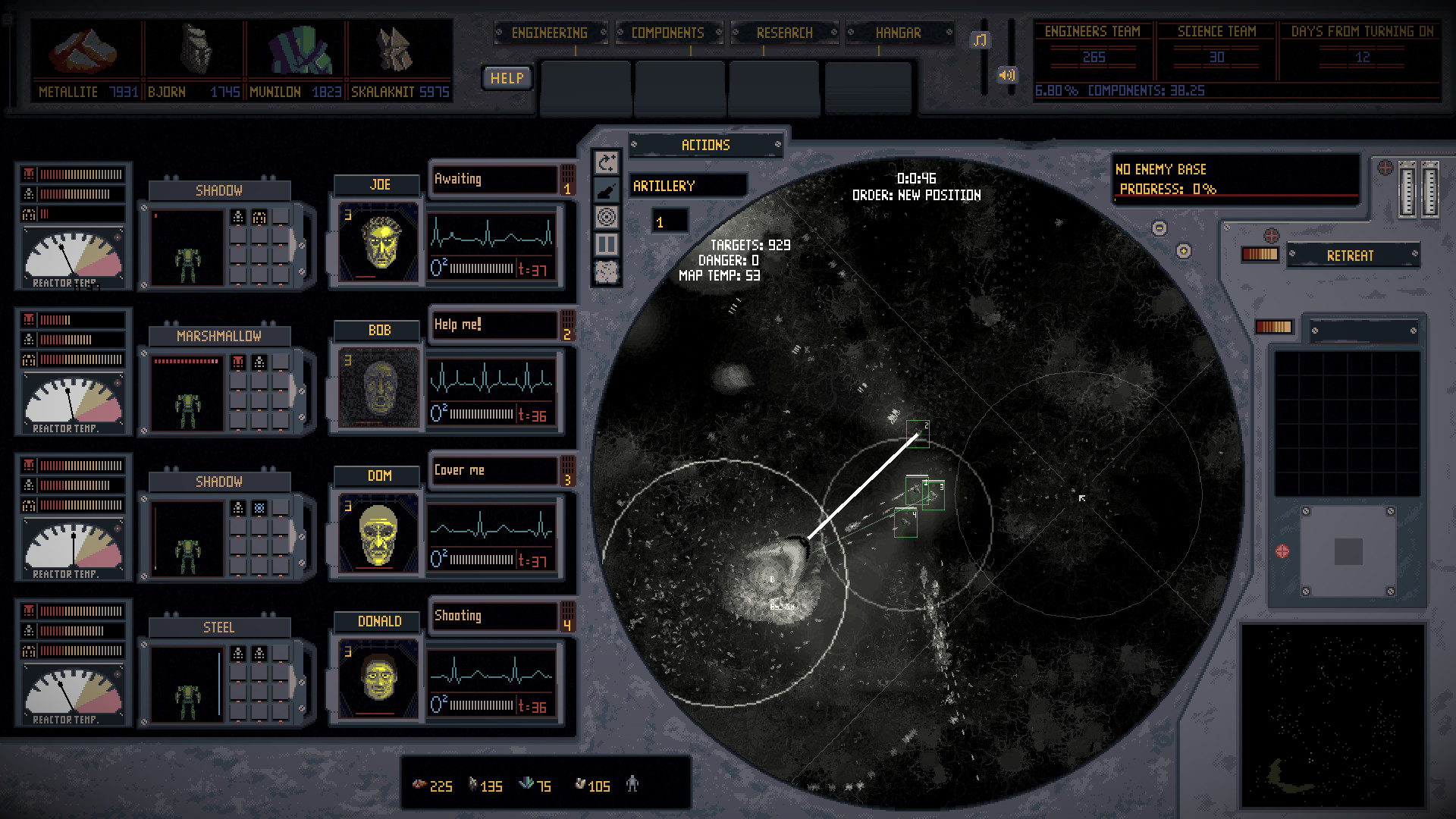Switch to the Components tab

(x=667, y=33)
